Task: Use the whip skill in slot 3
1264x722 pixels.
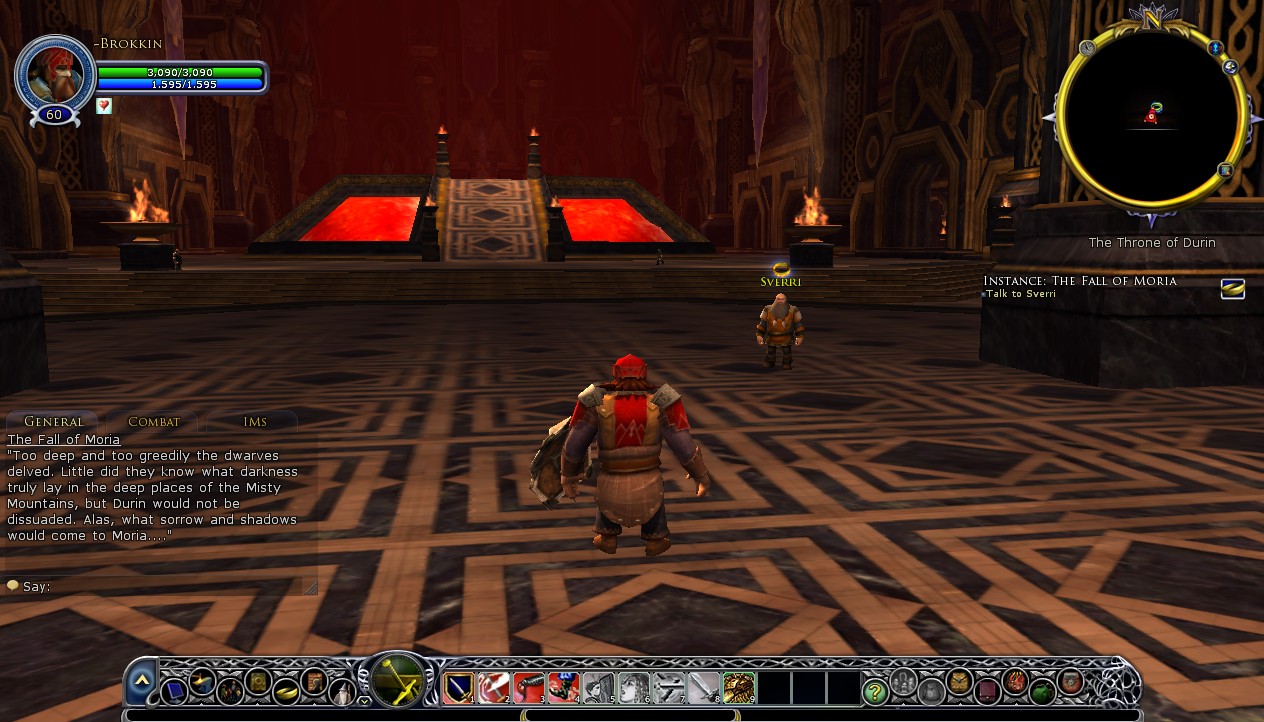Action: (x=528, y=687)
